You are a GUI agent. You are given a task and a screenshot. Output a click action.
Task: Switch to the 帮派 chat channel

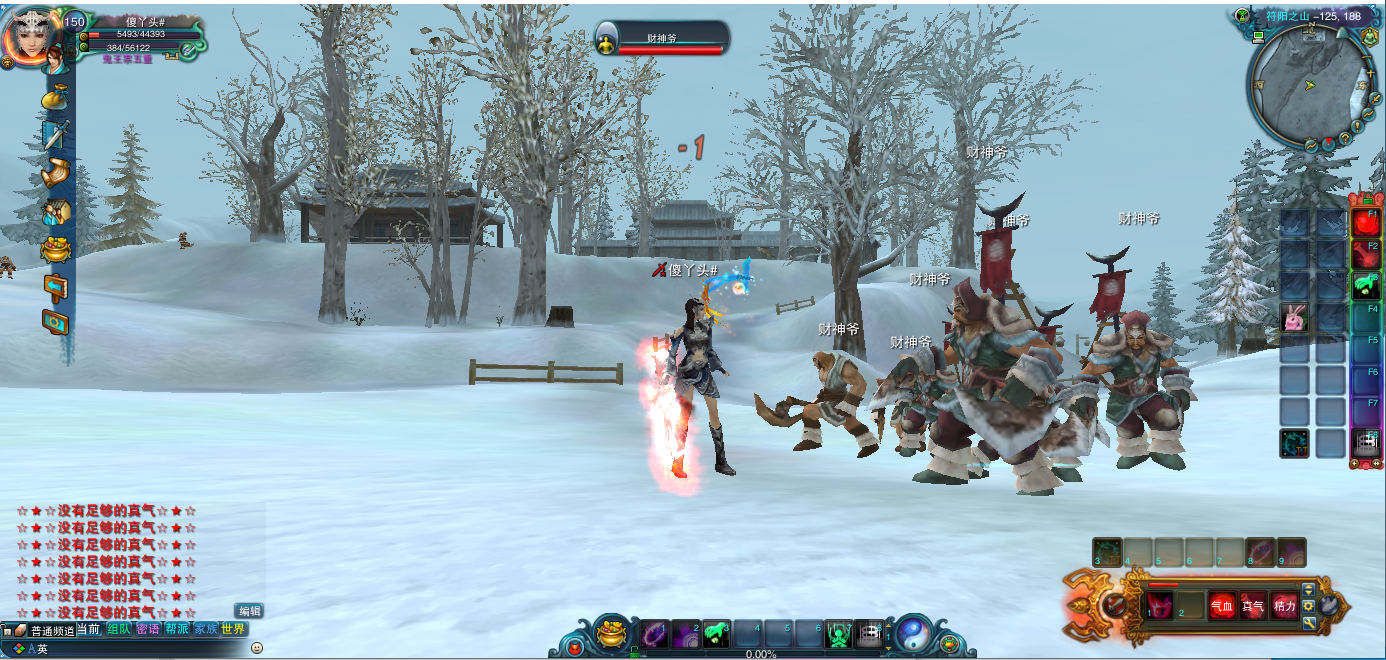177,629
